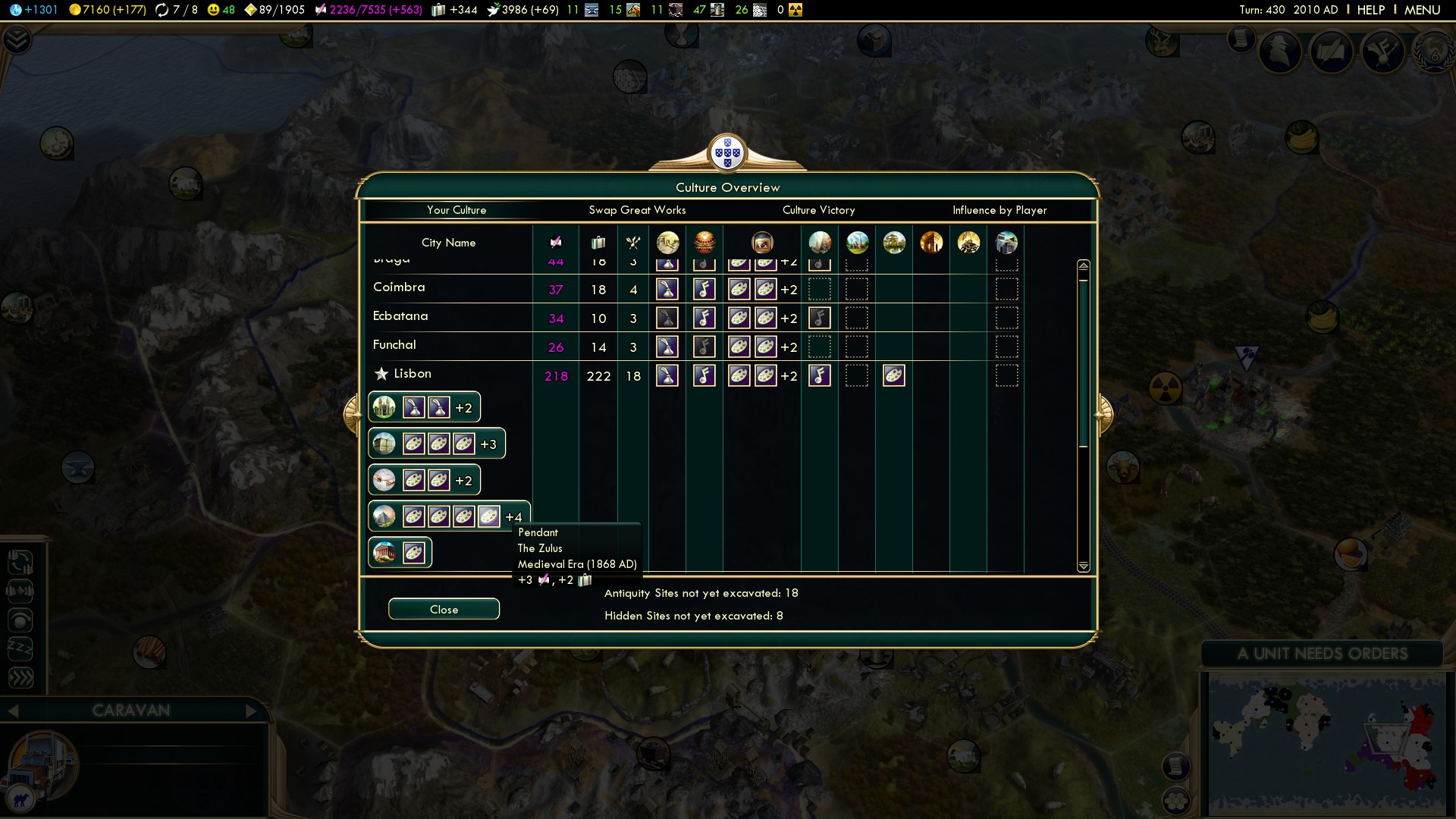This screenshot has width=1456, height=819.
Task: Click the A Unit Needs Orders button
Action: tap(1322, 654)
